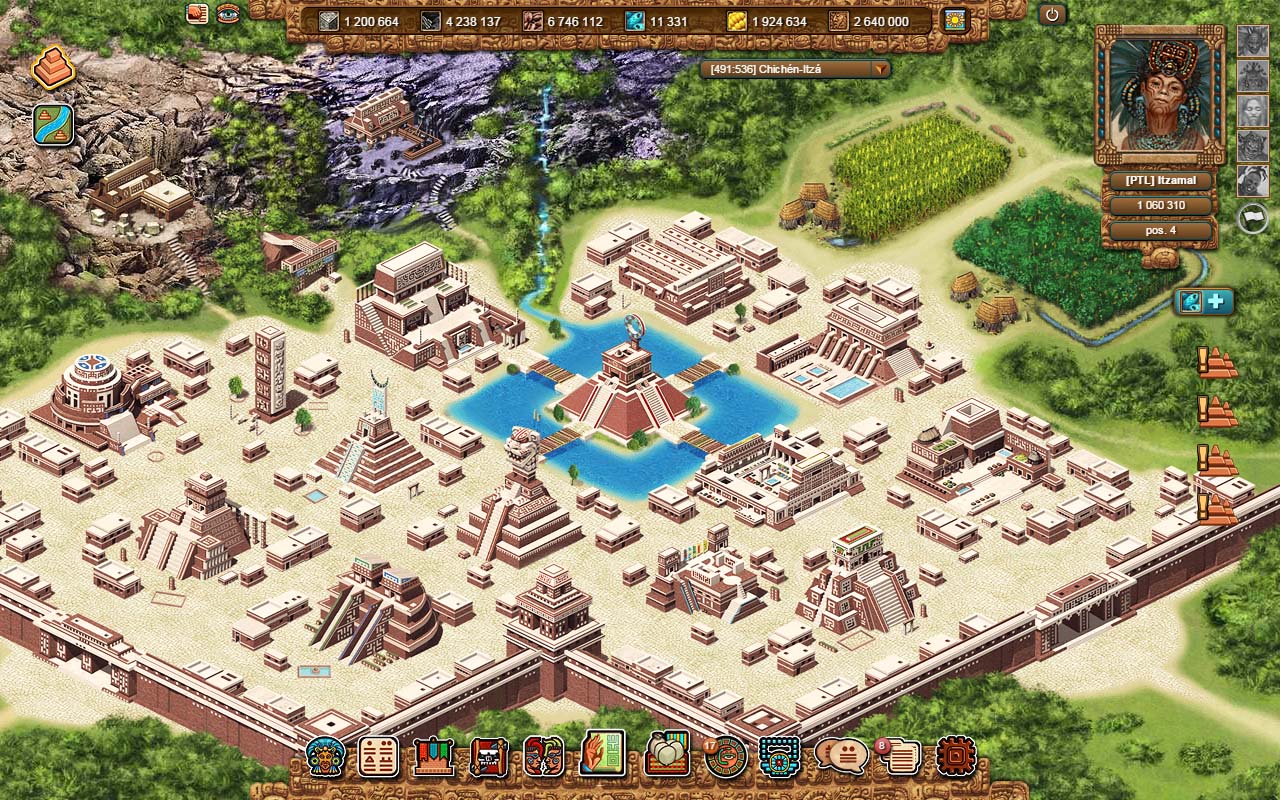The height and width of the screenshot is (800, 1280).
Task: Open the river map icon below the pyramid
Action: click(x=53, y=125)
